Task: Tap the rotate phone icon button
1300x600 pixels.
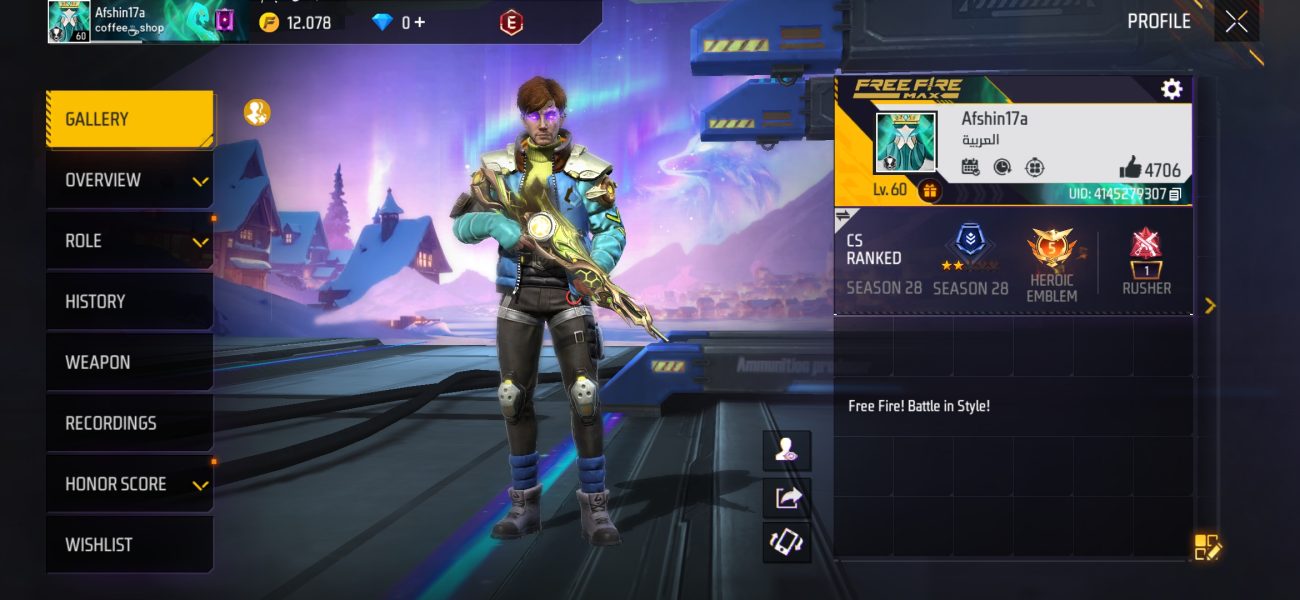Action: point(787,542)
